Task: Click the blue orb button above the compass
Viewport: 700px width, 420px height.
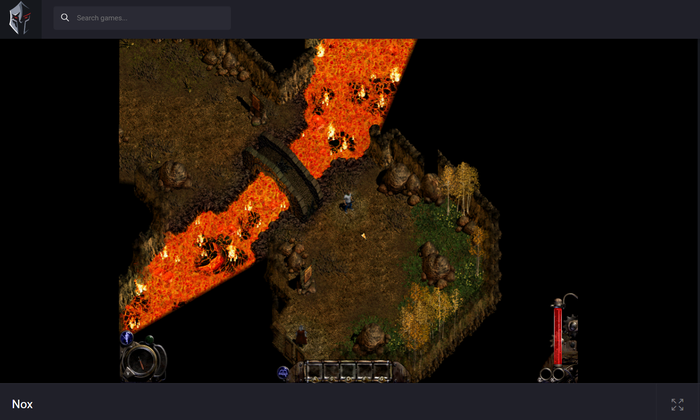Action: pyautogui.click(x=128, y=338)
